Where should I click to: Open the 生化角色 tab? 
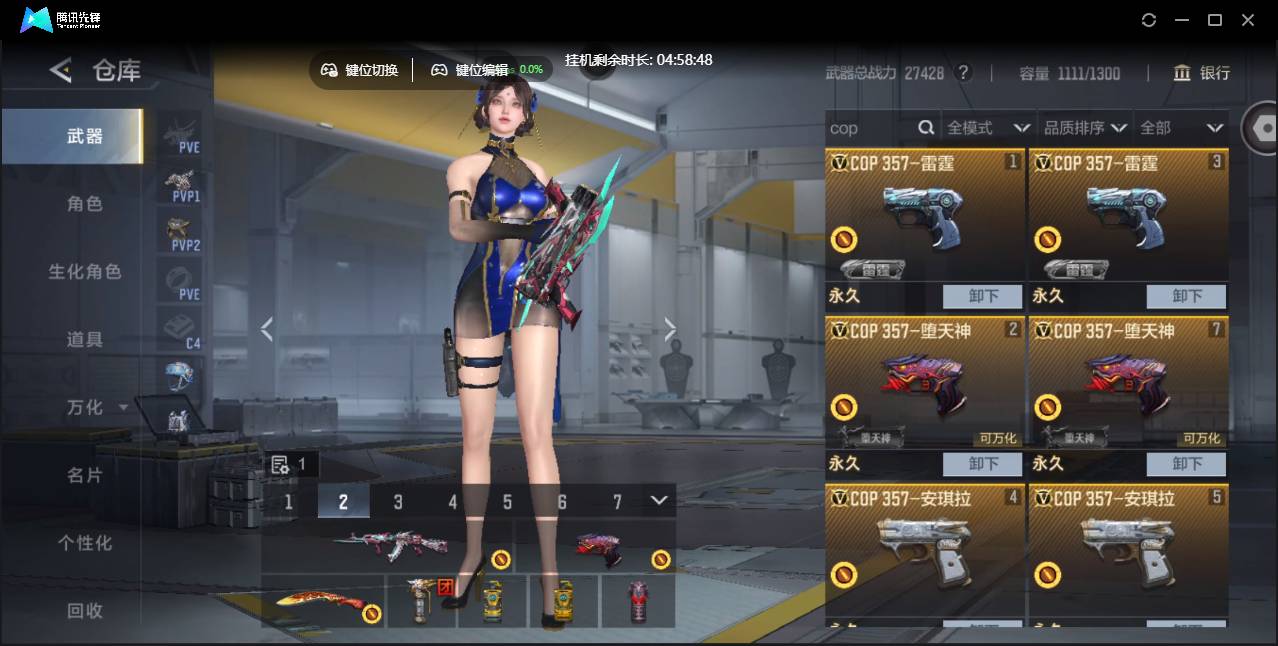coord(85,272)
